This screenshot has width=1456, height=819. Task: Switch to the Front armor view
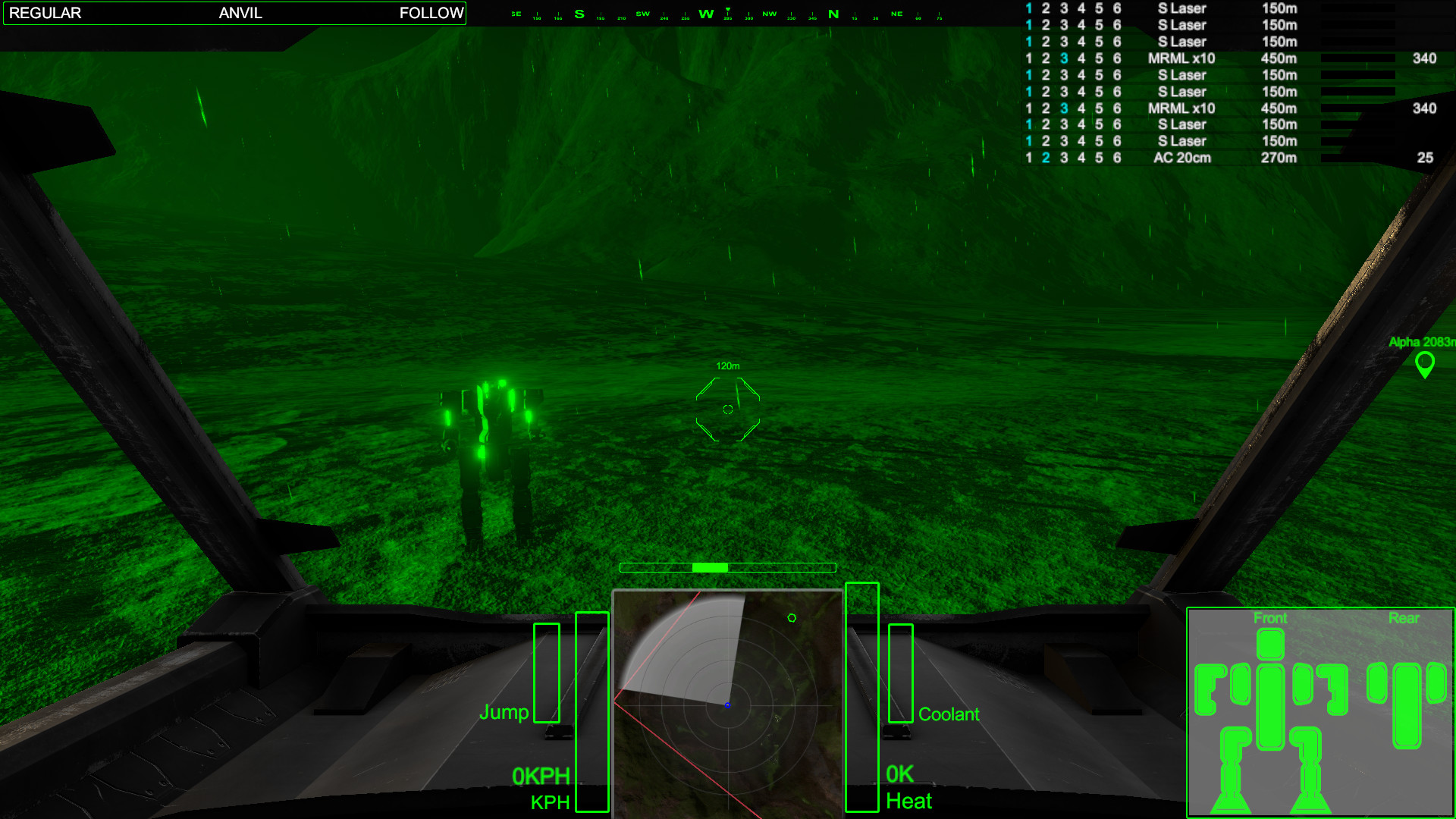[x=1270, y=619]
